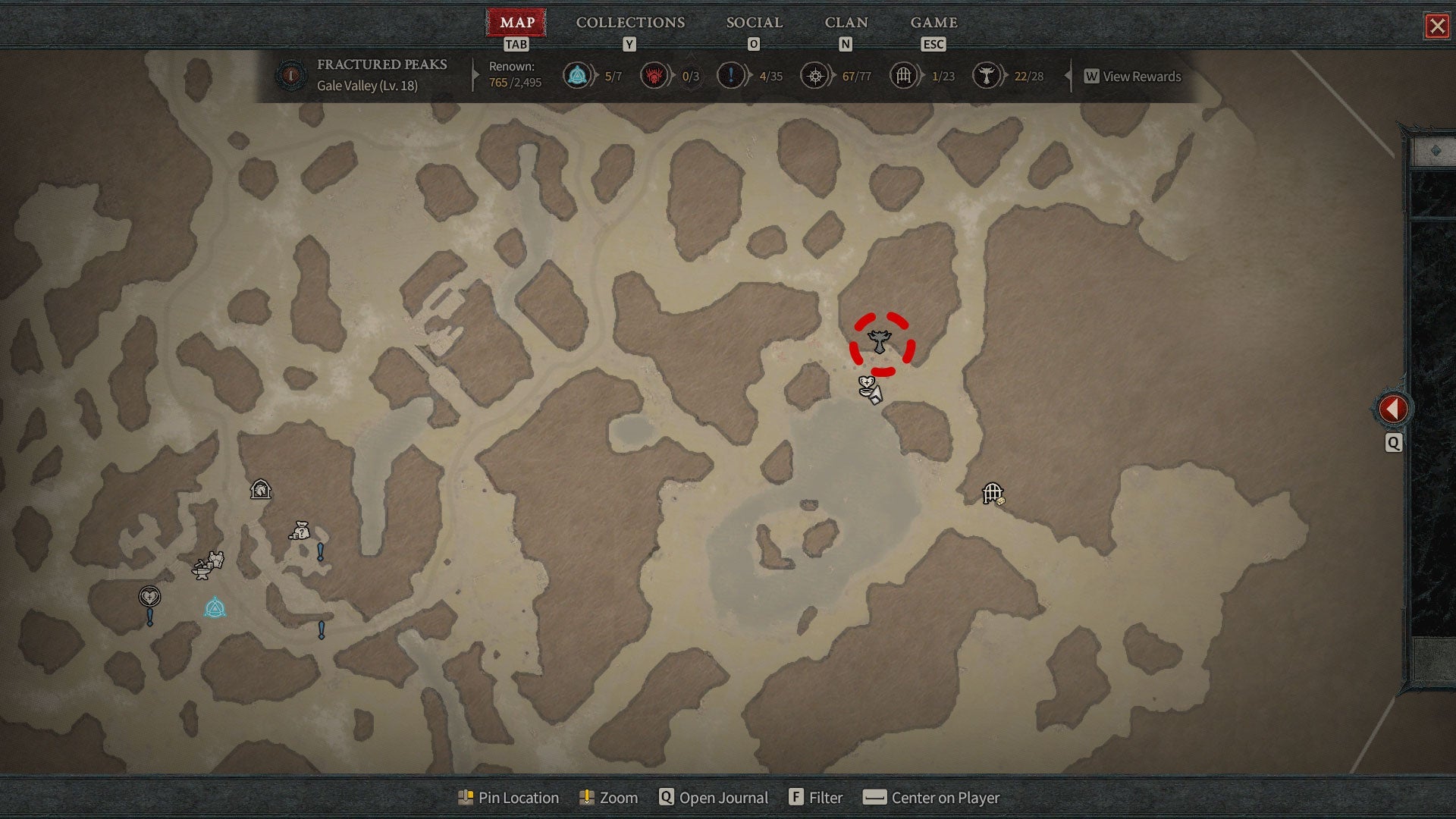Select the teal waypoint marker on the map
The height and width of the screenshot is (819, 1456).
pos(215,608)
